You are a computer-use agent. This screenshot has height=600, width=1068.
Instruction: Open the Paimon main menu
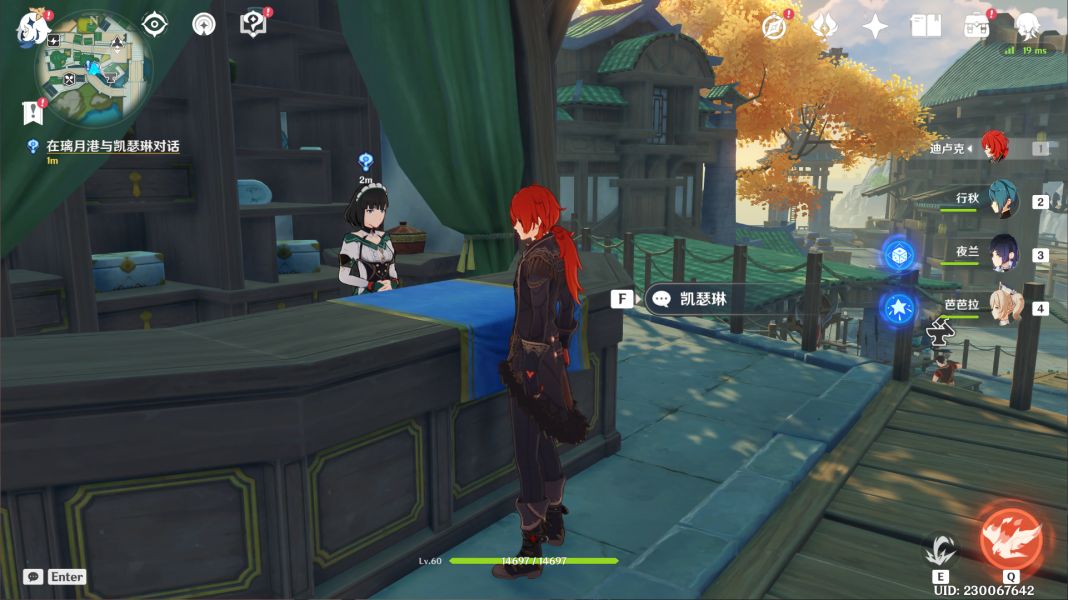pos(33,27)
